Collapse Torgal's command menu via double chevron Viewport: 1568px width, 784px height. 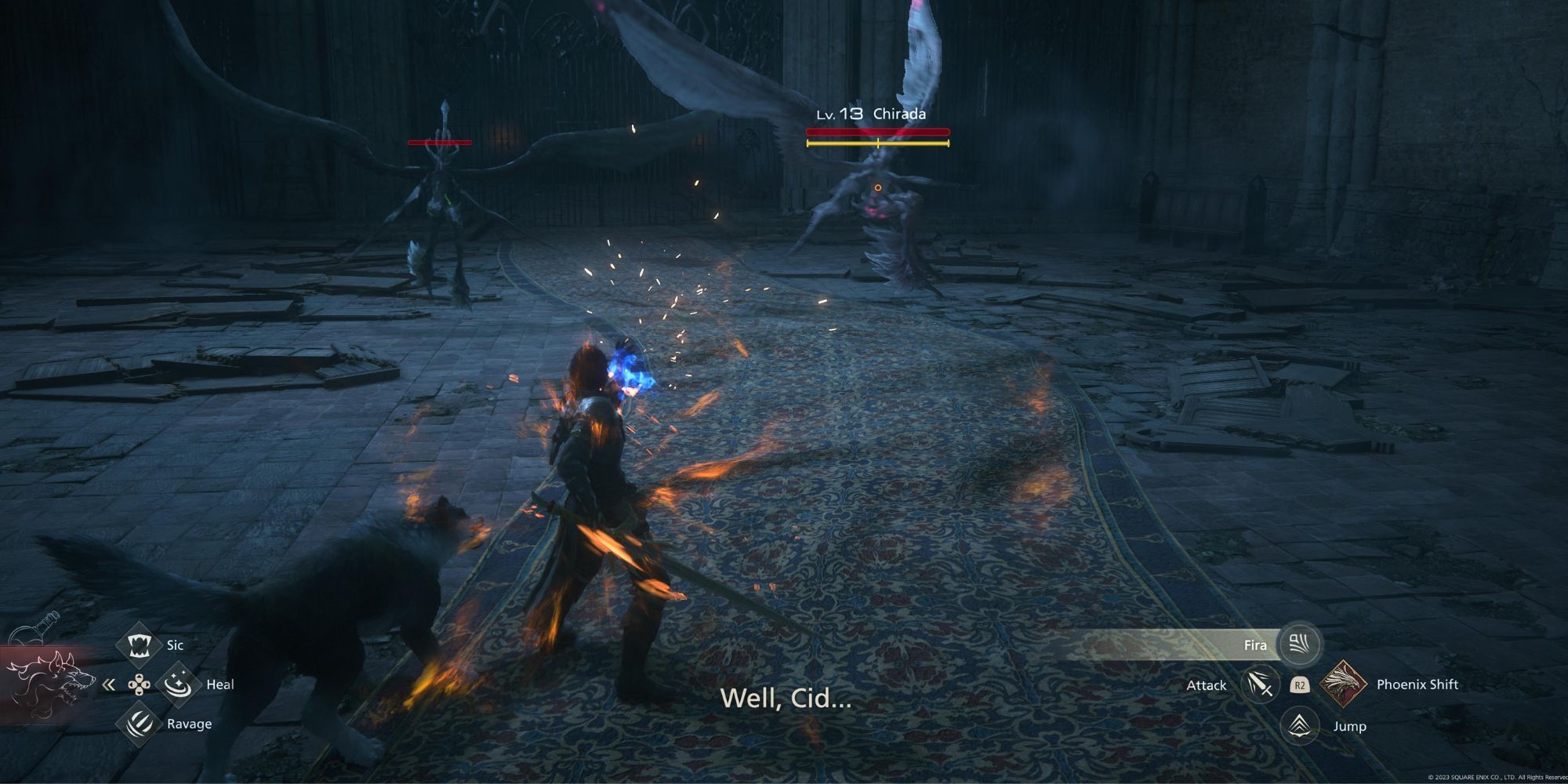108,684
